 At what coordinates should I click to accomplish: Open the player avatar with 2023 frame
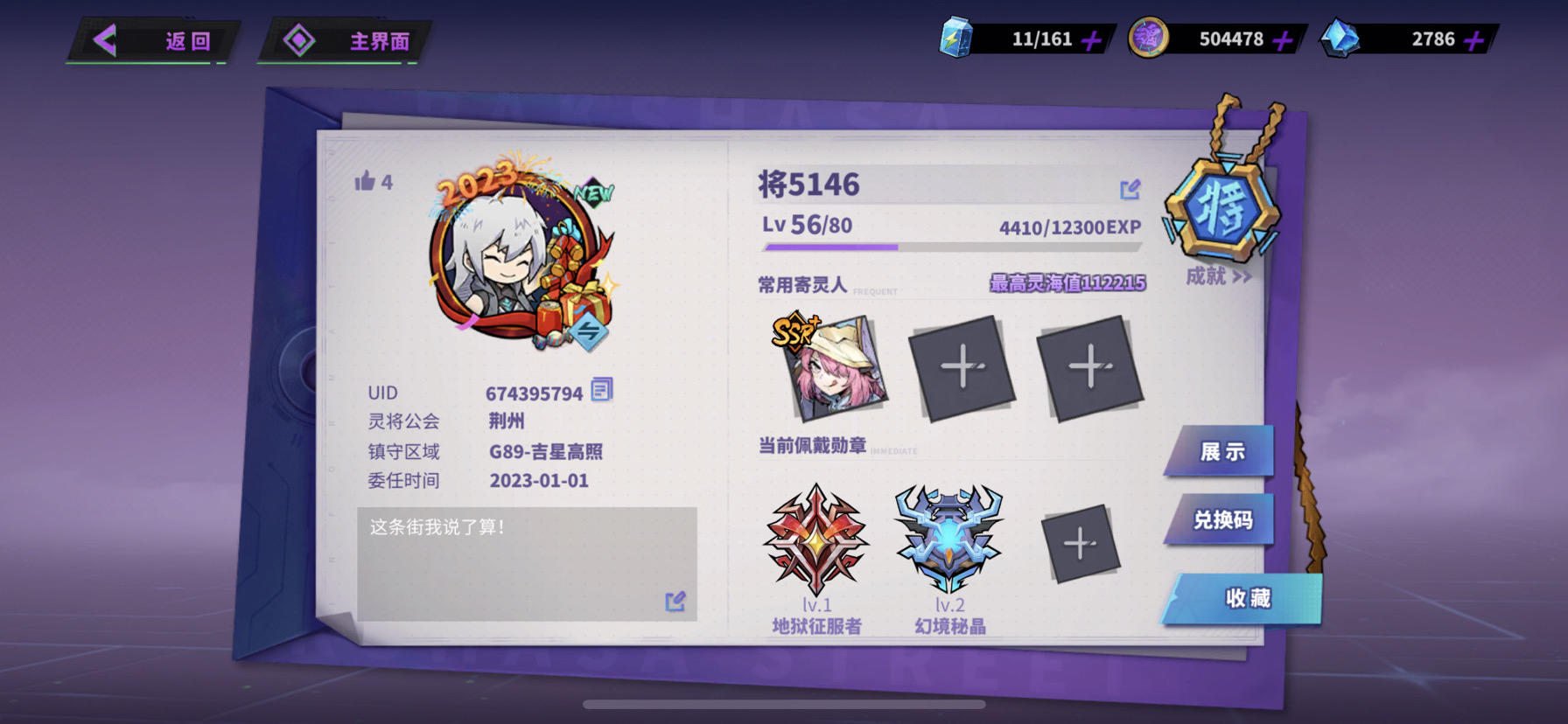click(x=507, y=262)
